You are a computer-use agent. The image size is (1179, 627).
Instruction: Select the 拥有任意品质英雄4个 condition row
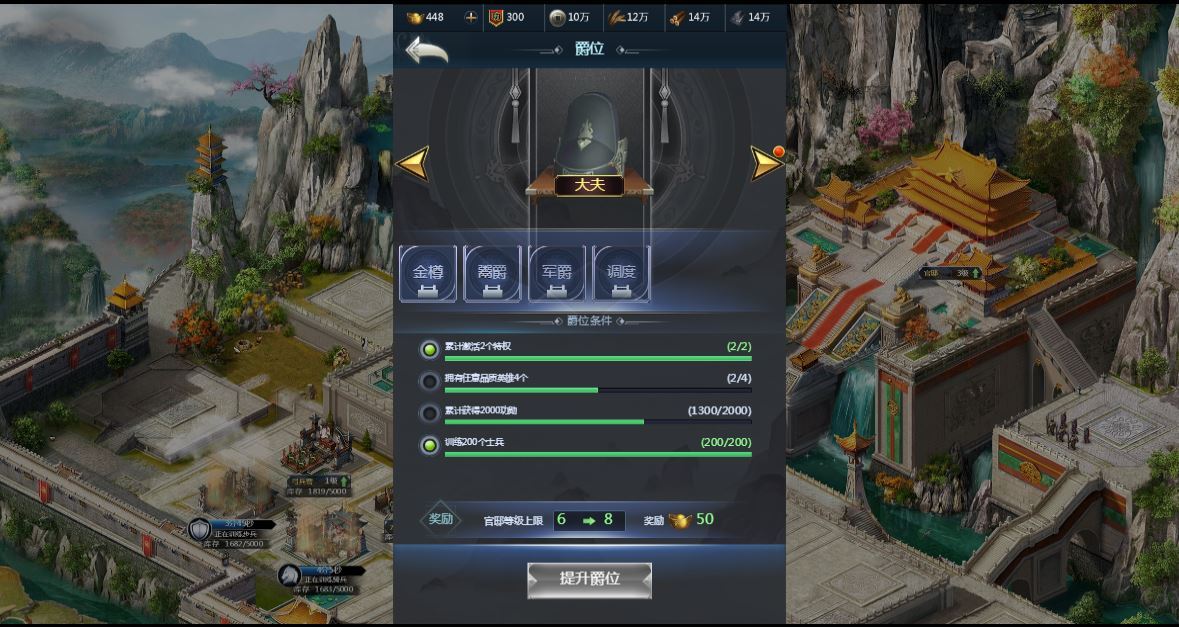pos(589,381)
